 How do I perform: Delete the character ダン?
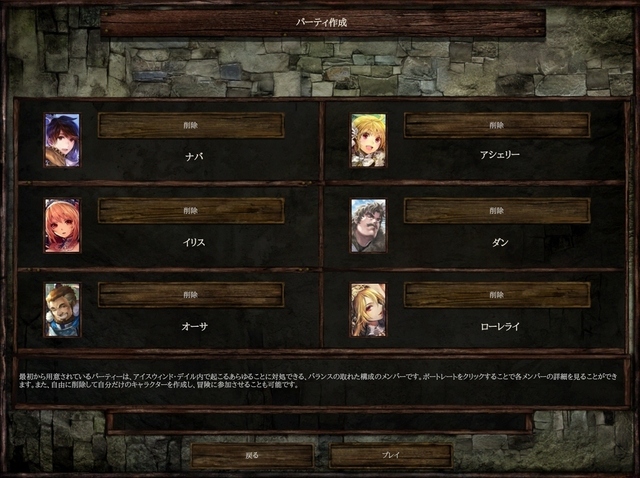497,210
